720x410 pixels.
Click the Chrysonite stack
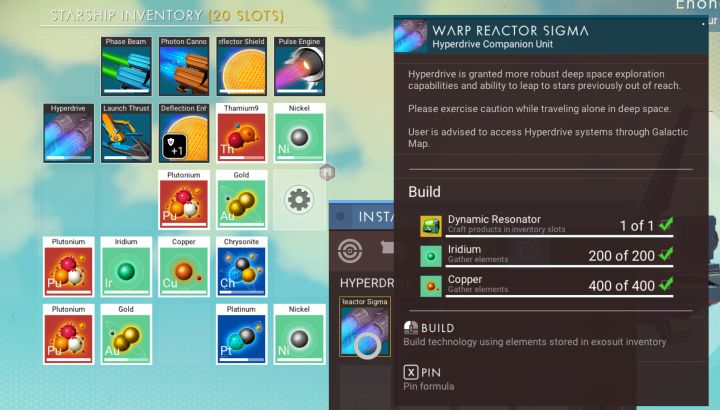[242, 267]
